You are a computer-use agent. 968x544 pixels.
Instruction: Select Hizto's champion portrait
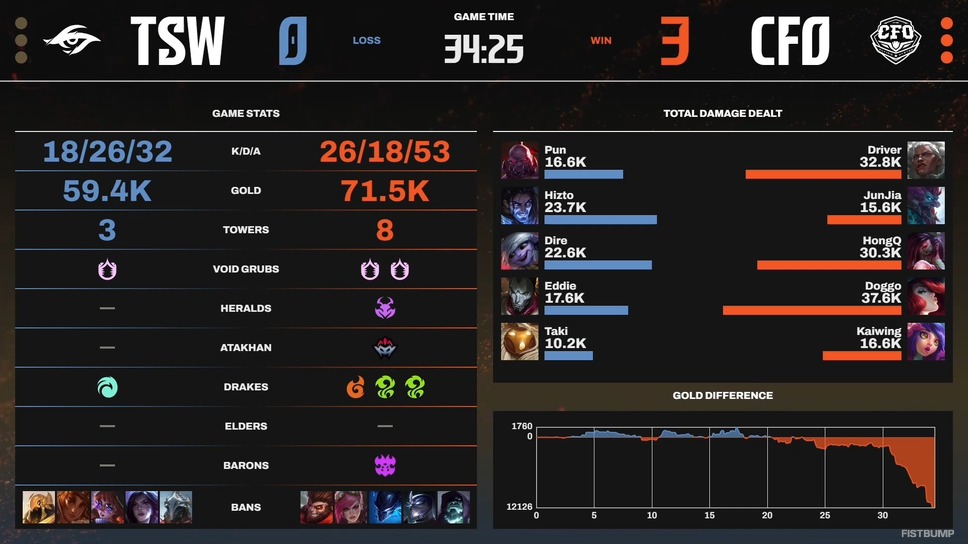pyautogui.click(x=520, y=205)
